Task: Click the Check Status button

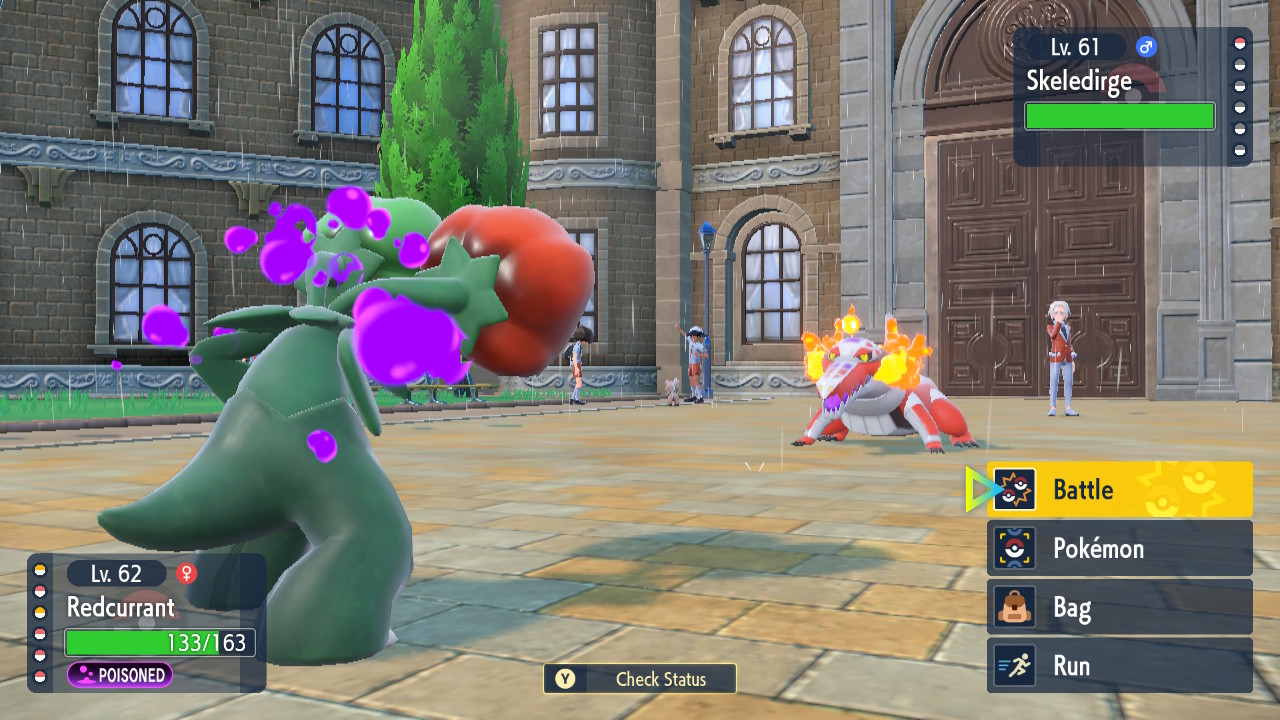Action: coord(640,679)
